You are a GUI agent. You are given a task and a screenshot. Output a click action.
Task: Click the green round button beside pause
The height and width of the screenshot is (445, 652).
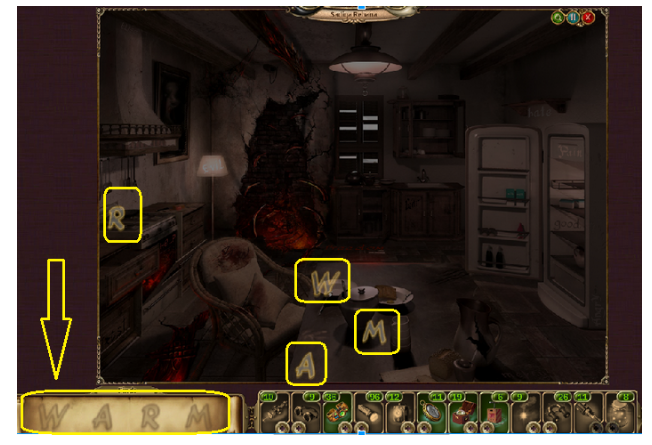pos(556,17)
